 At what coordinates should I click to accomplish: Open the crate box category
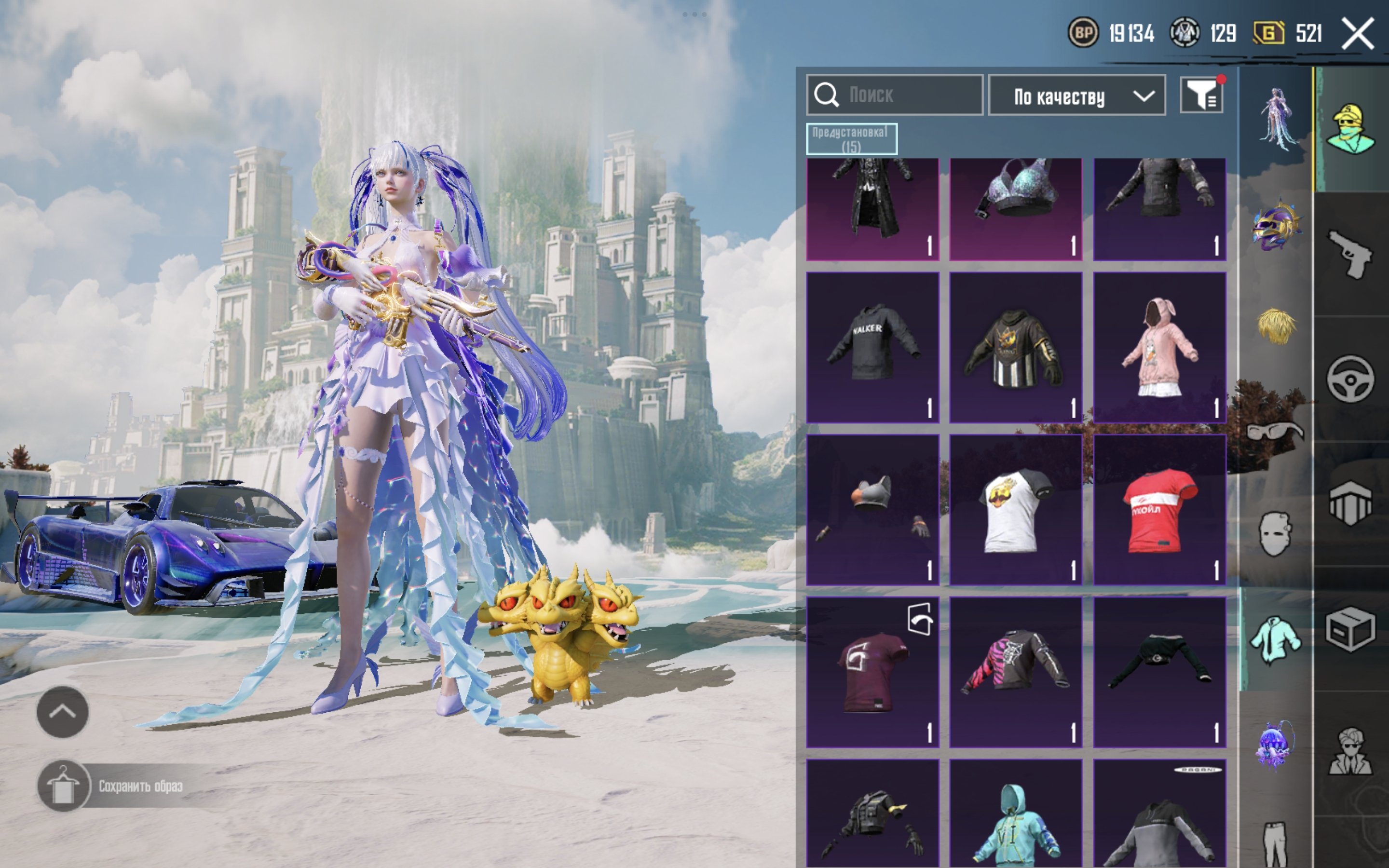coord(1350,629)
